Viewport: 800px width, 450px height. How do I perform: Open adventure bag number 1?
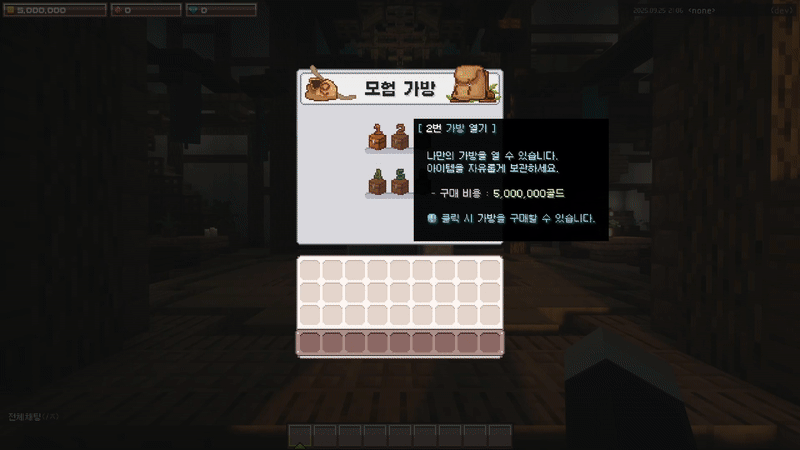click(x=377, y=139)
